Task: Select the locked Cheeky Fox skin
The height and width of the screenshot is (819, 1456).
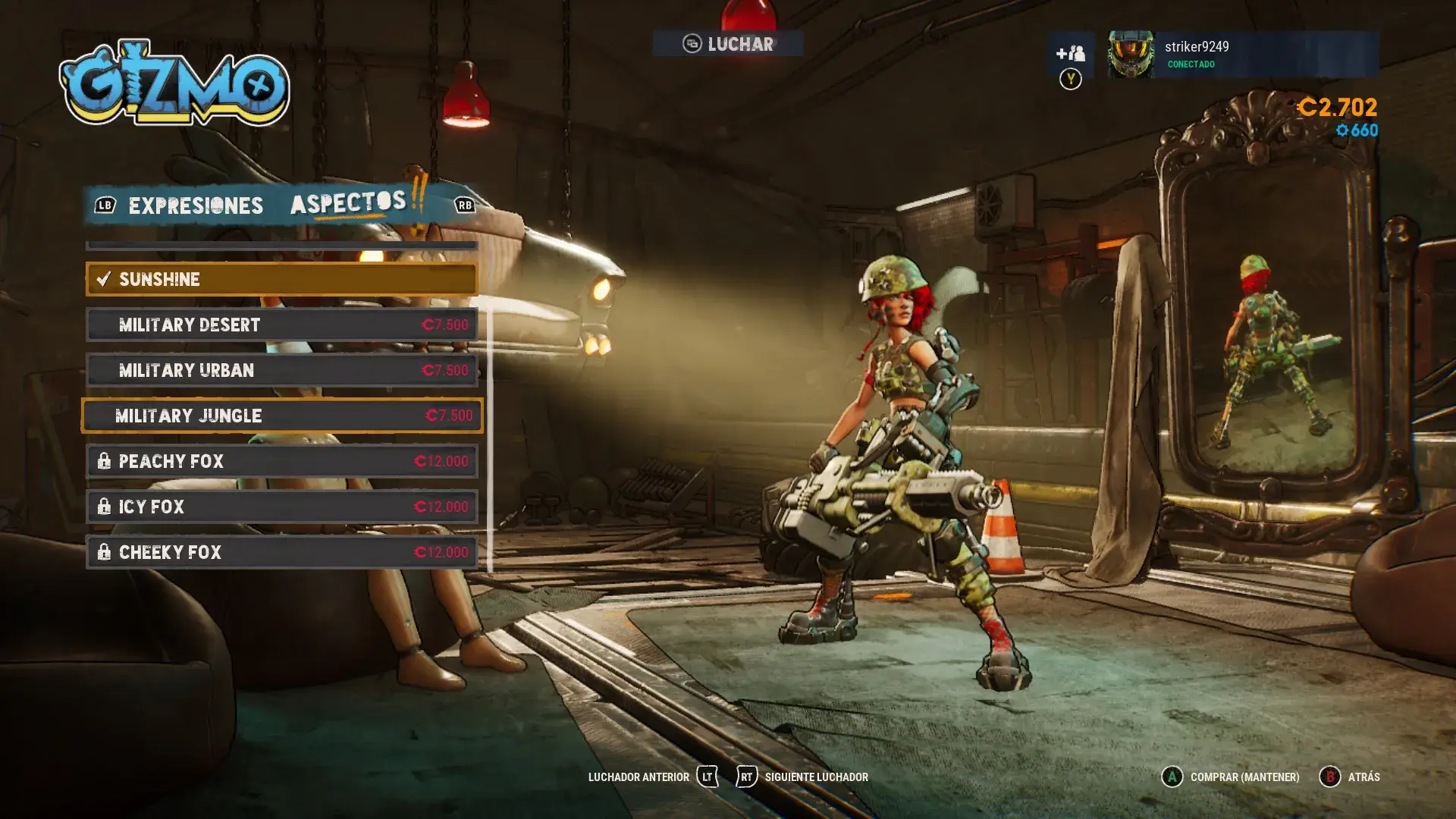Action: point(281,553)
